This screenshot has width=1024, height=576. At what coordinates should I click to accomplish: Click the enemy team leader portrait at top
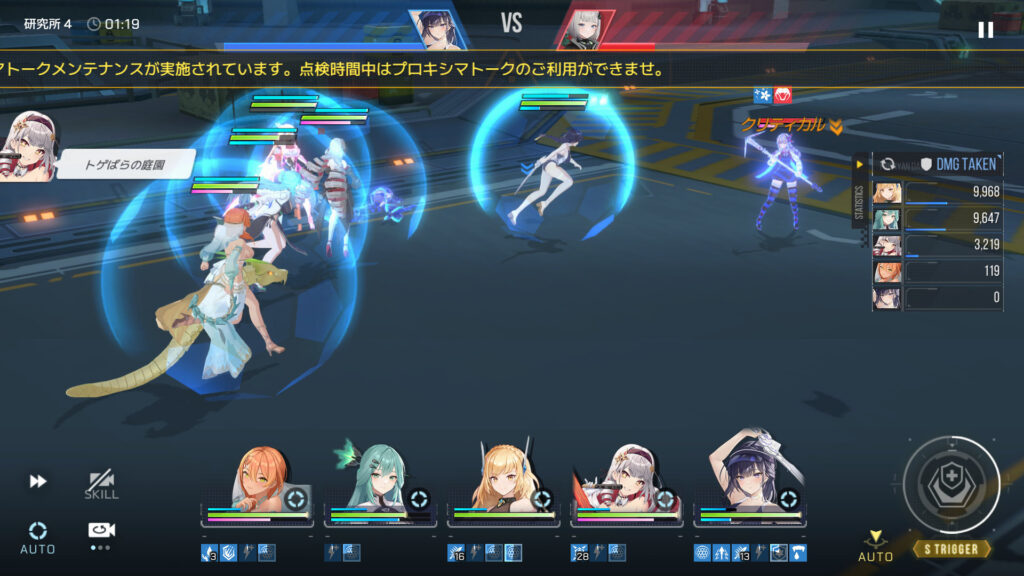(580, 28)
